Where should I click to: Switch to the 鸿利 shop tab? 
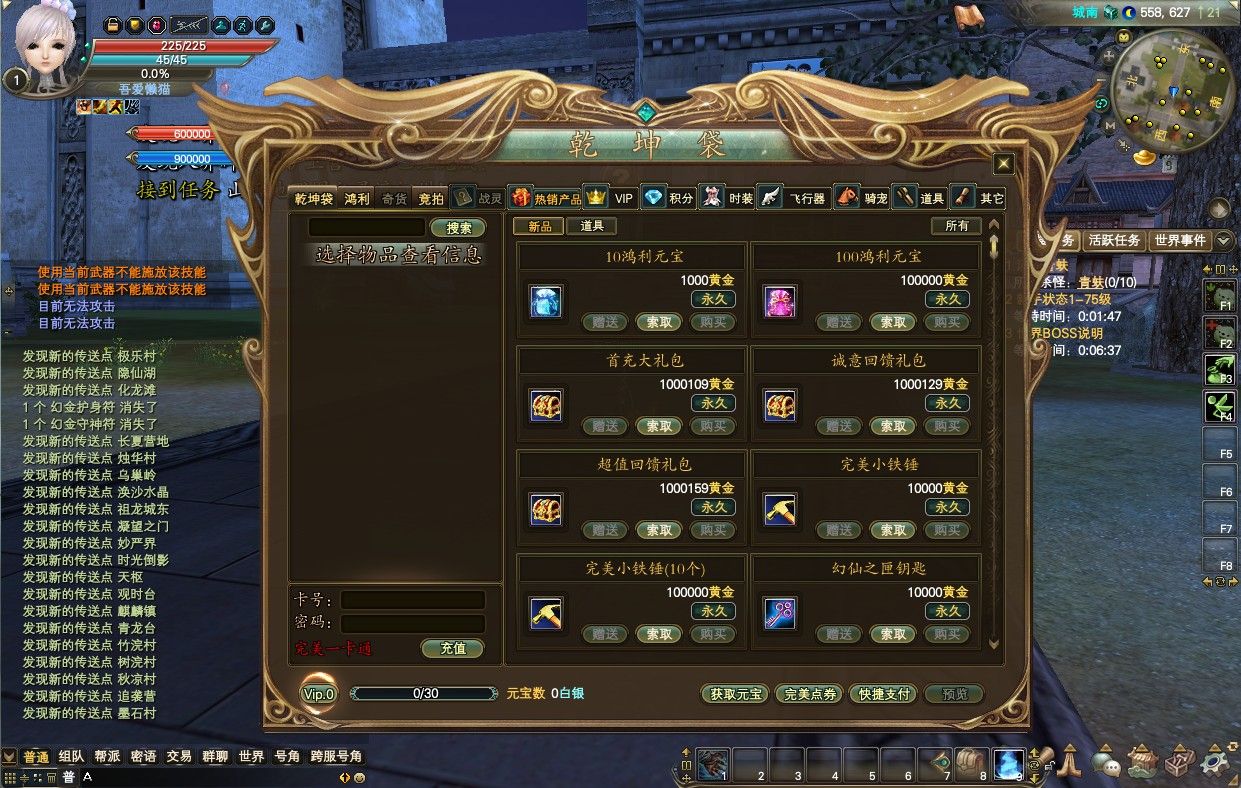pos(357,198)
